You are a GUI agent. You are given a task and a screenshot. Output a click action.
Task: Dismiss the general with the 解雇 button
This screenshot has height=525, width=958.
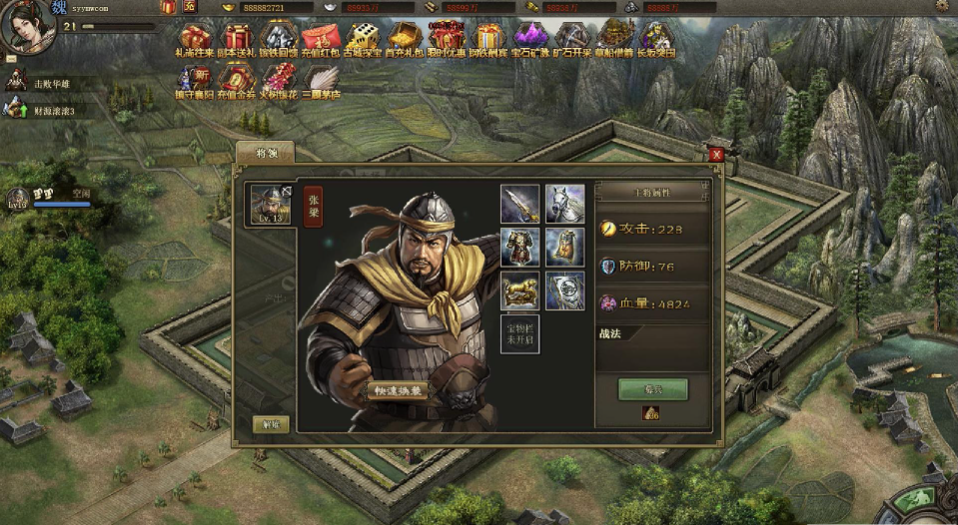(271, 424)
